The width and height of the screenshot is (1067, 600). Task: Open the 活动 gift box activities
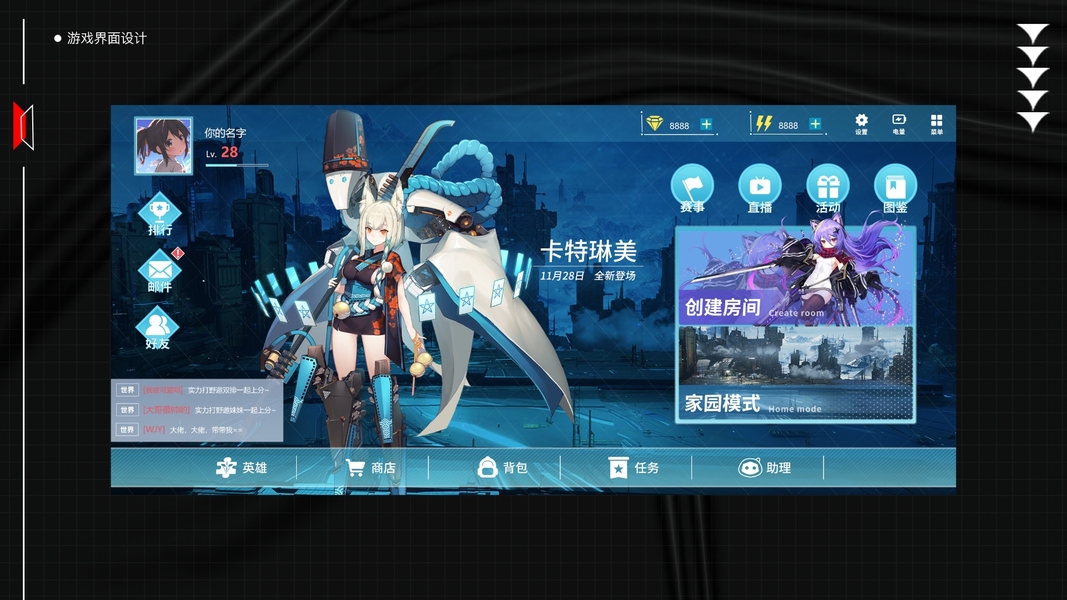828,187
